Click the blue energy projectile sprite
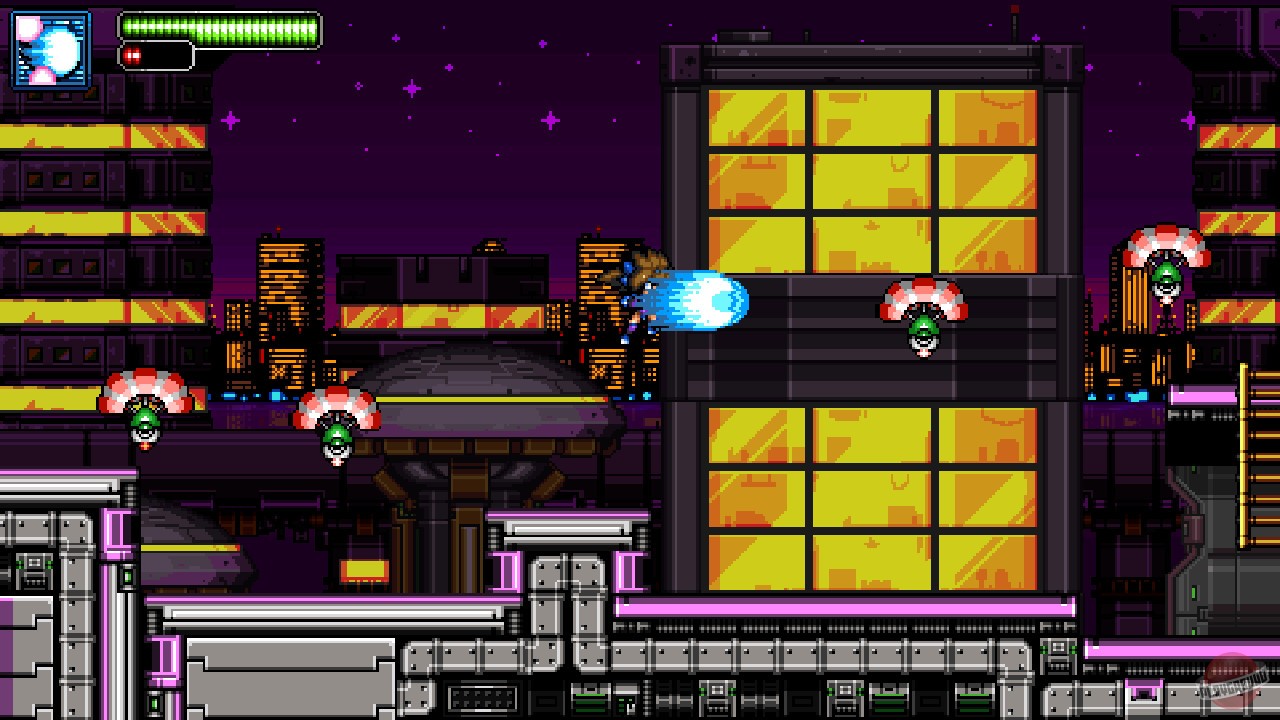The width and height of the screenshot is (1280, 720). 708,302
